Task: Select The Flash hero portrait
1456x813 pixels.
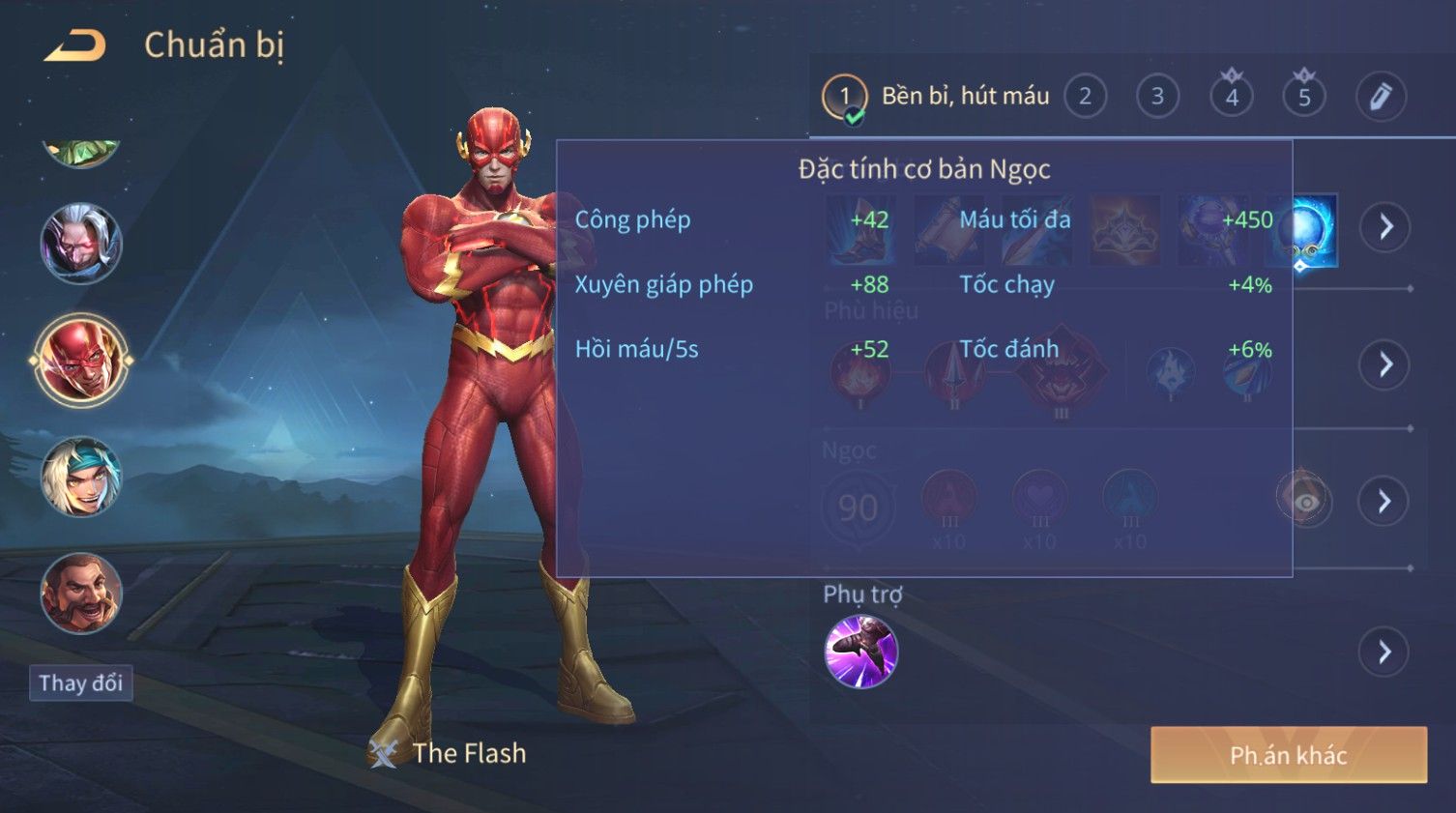Action: pyautogui.click(x=81, y=361)
